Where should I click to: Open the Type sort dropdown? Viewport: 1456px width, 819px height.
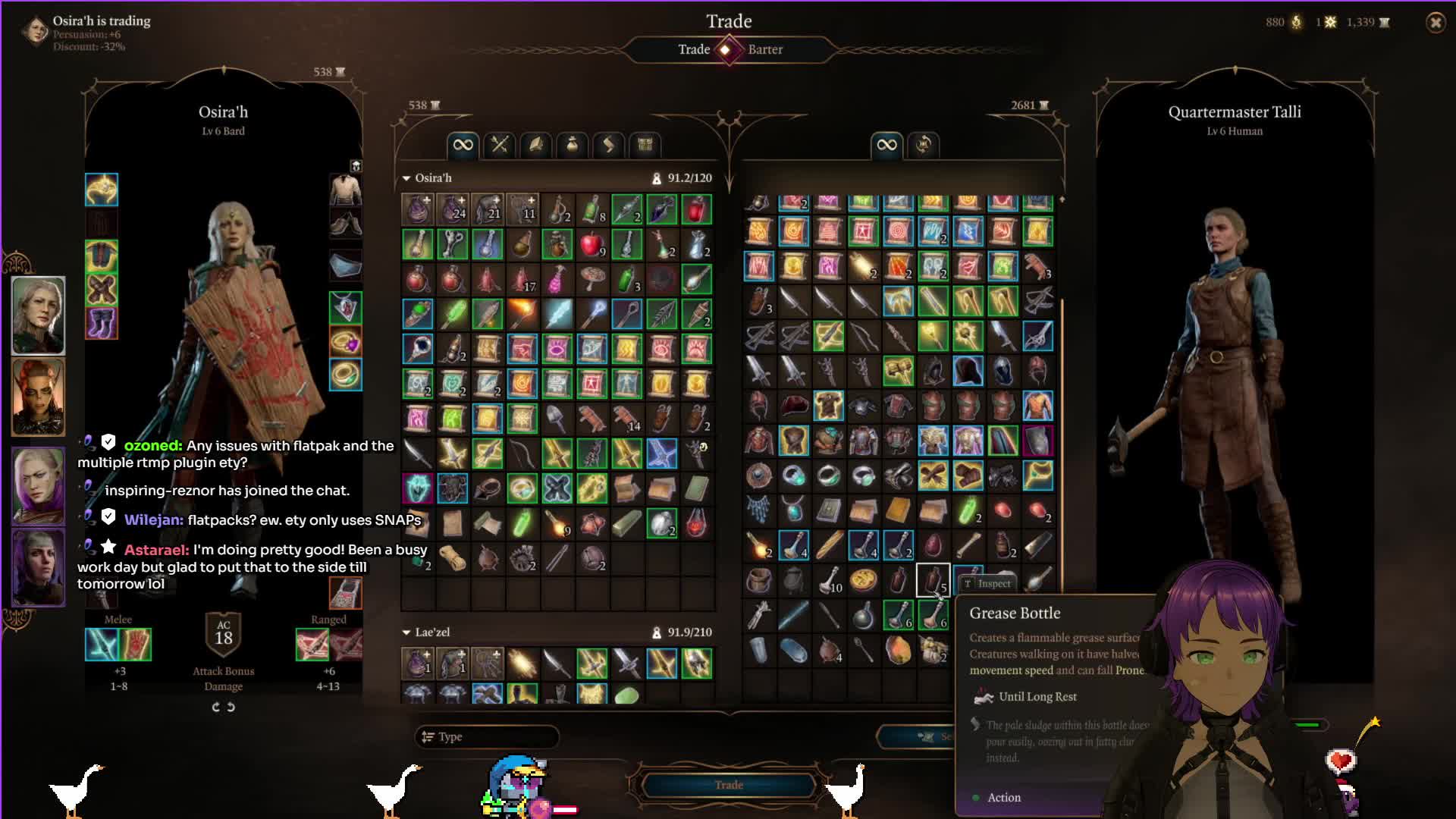486,736
